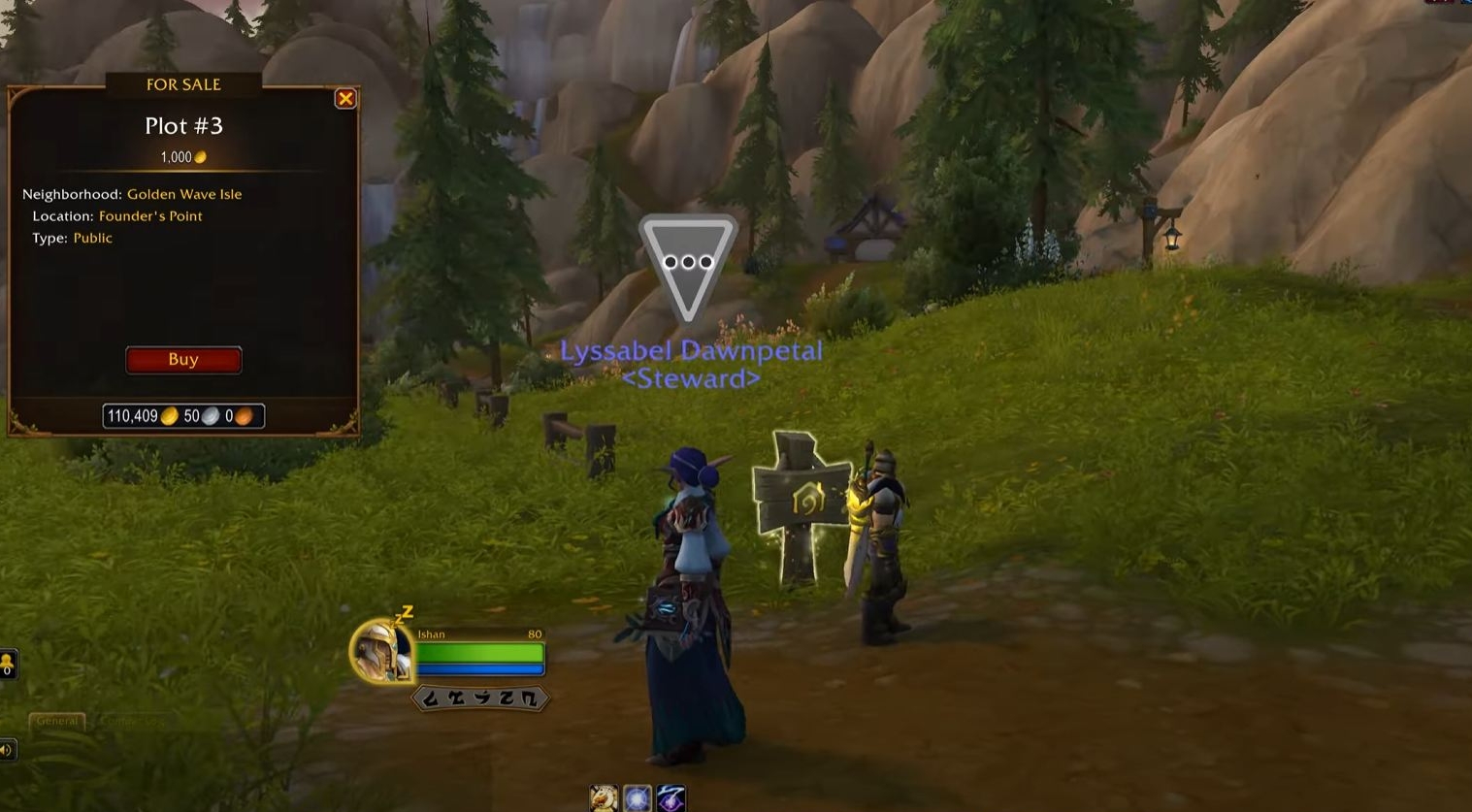This screenshot has height=812, width=1472.
Task: Select Ishan's player portrait
Action: tap(381, 652)
